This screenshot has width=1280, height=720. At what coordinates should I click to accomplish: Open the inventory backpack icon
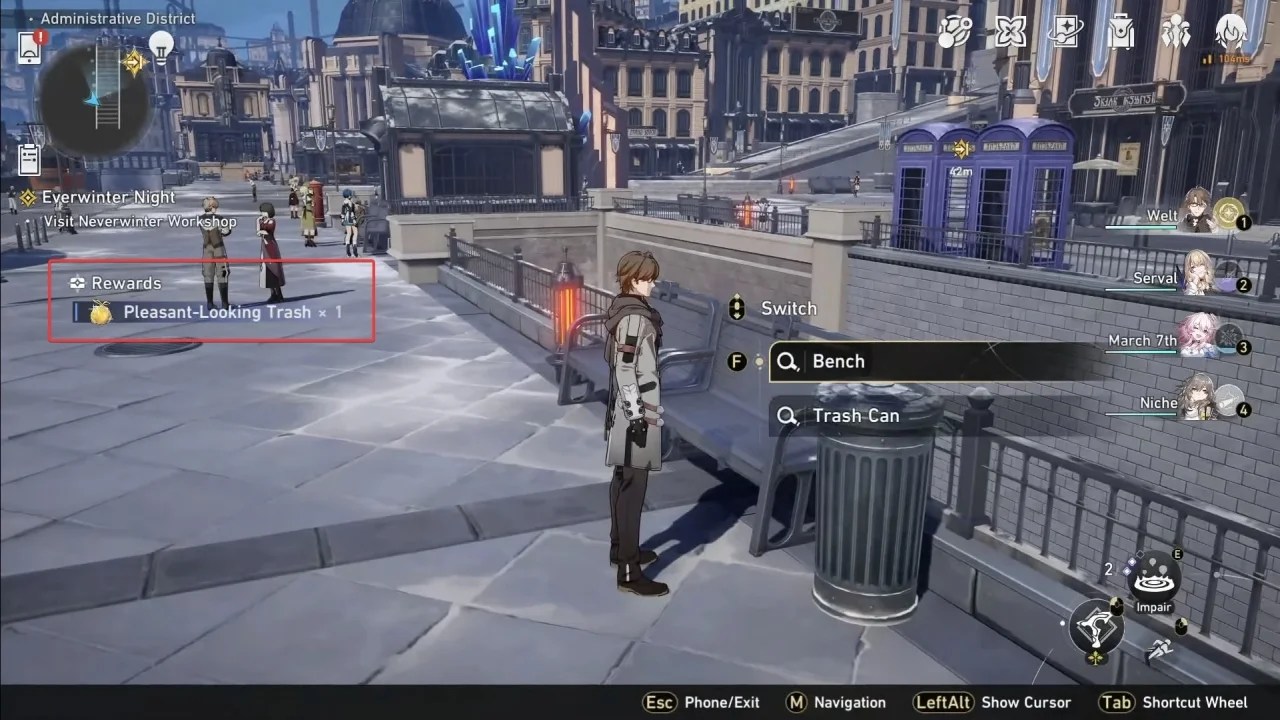tap(1122, 32)
